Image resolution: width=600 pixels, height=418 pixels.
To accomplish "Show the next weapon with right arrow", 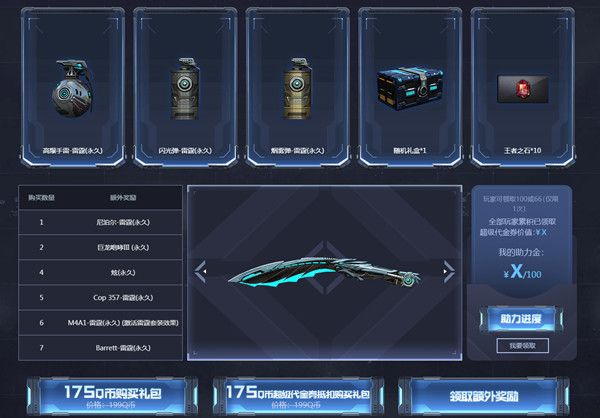I will point(447,269).
